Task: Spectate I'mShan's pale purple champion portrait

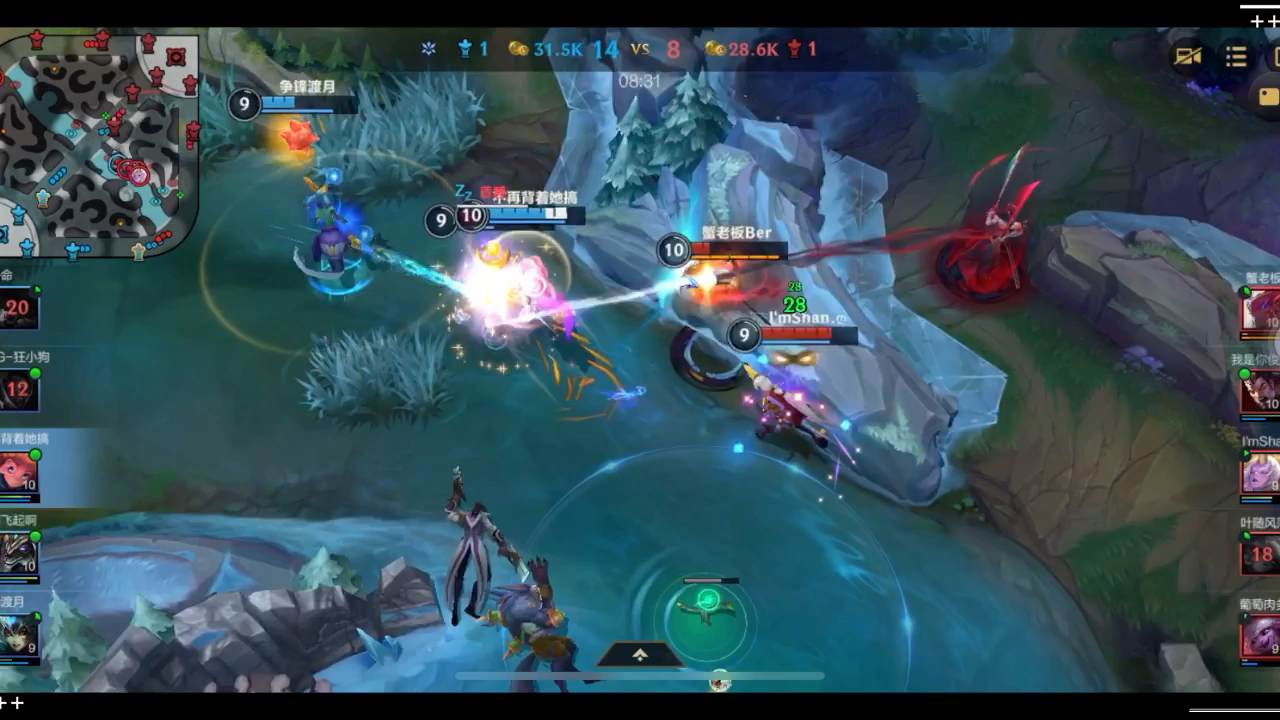Action: (x=1261, y=473)
